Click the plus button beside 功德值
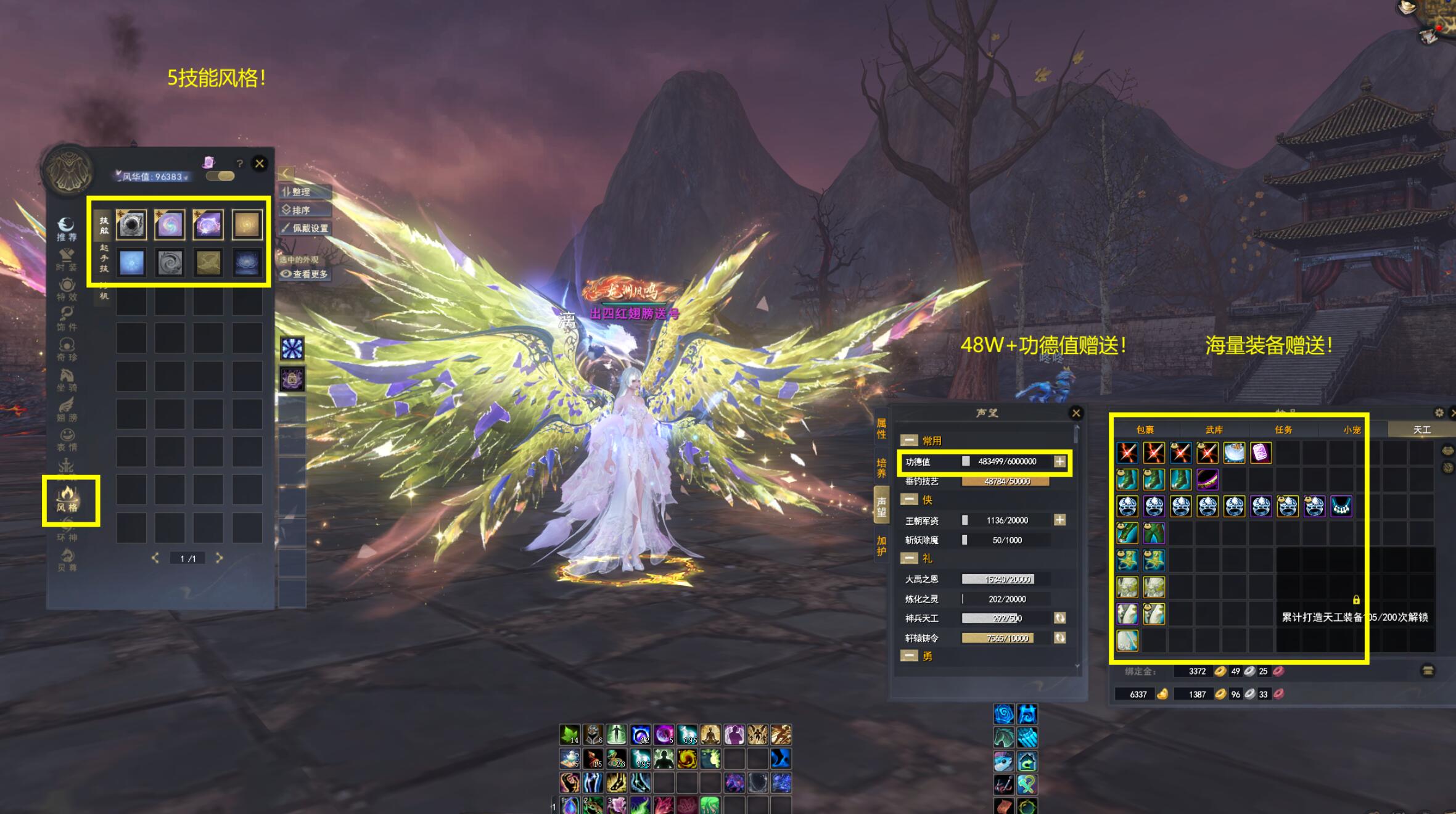 pos(1059,461)
